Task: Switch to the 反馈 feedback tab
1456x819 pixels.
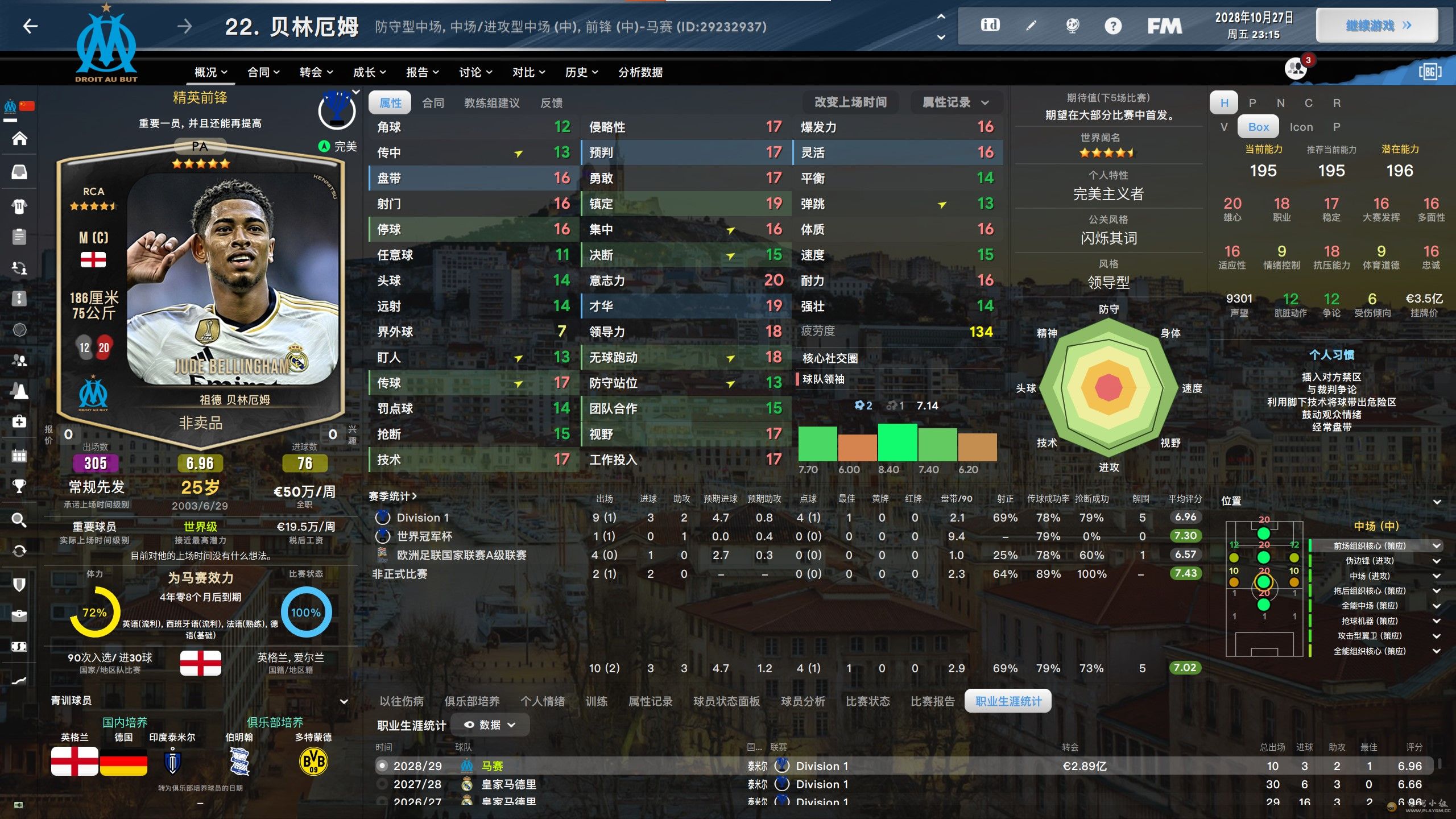Action: [x=551, y=103]
